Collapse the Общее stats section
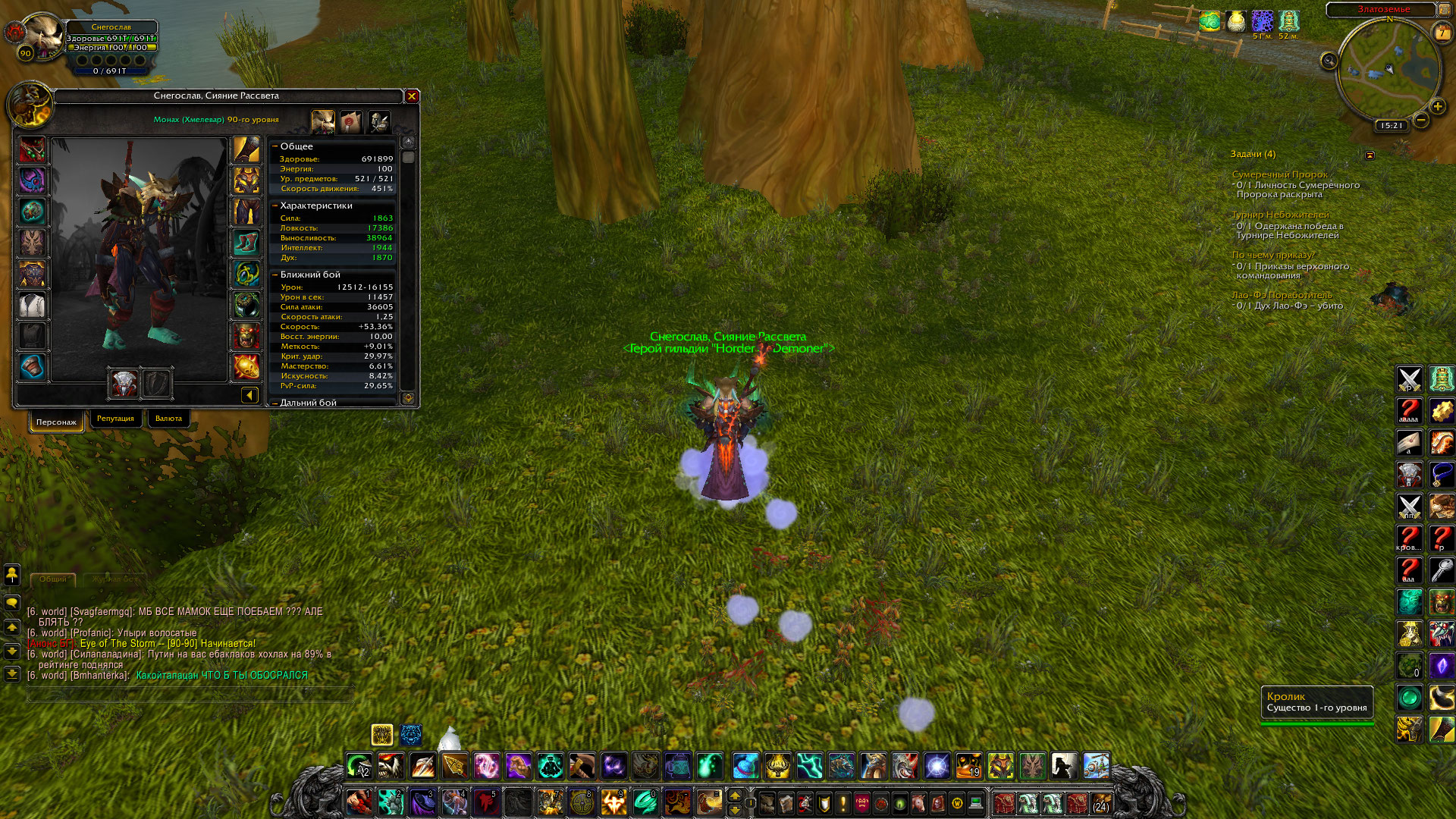 click(x=275, y=146)
